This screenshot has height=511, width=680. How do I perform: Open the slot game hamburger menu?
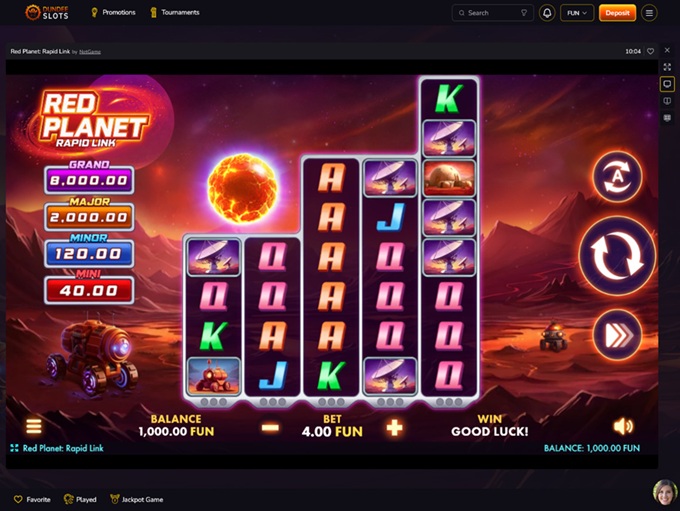(x=34, y=427)
